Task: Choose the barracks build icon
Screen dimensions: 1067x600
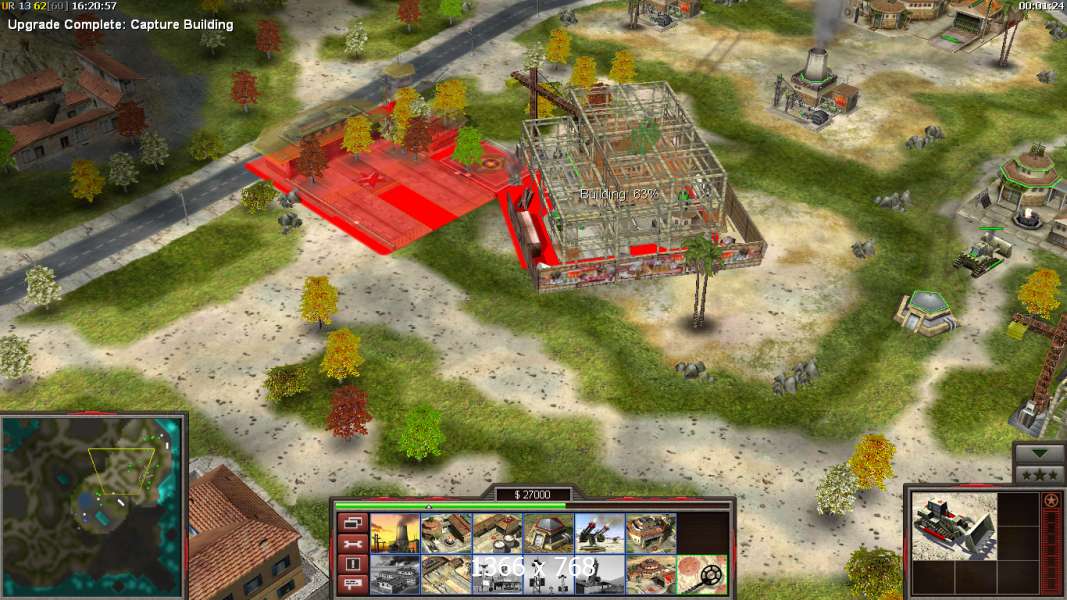Action: coord(446,533)
